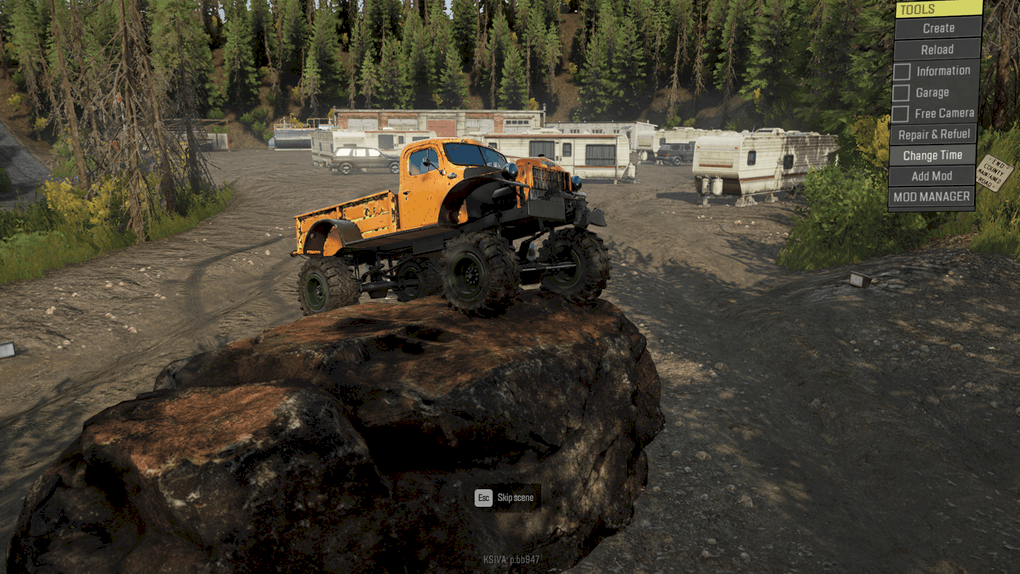The height and width of the screenshot is (574, 1020).
Task: Open the Change Time option
Action: pos(933,155)
